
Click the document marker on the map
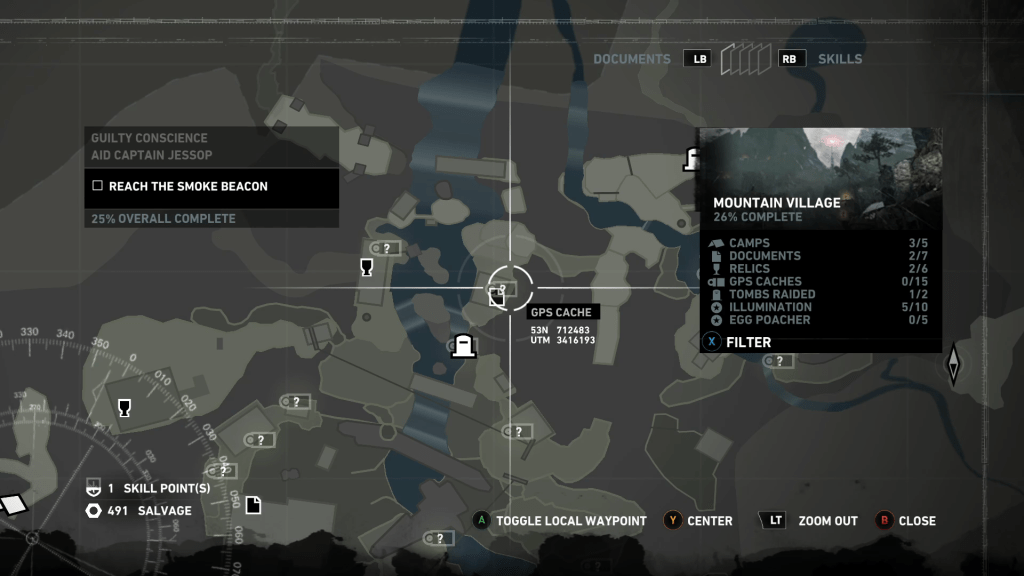(253, 505)
